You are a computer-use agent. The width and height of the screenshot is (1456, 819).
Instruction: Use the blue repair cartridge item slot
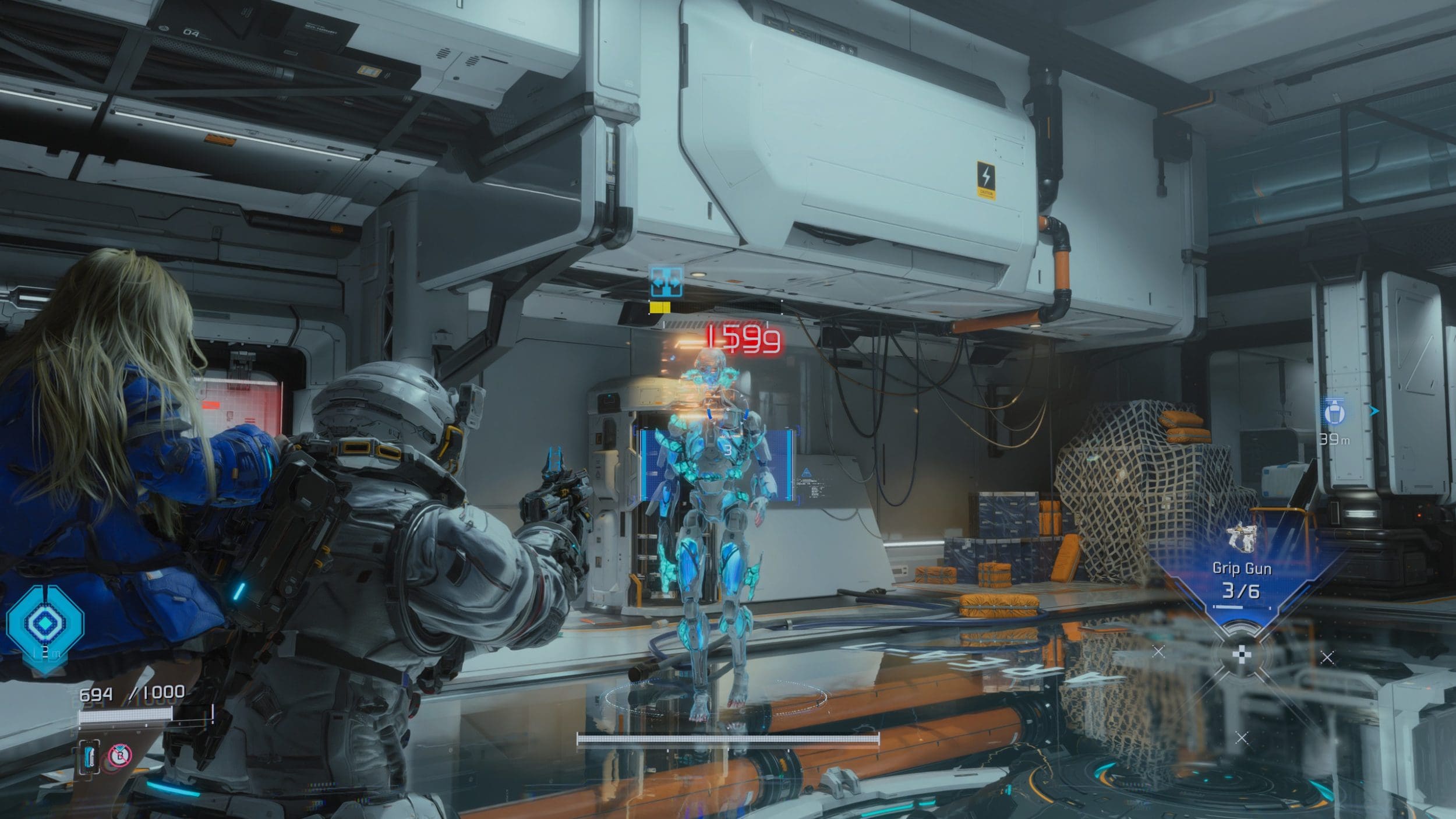(x=90, y=757)
